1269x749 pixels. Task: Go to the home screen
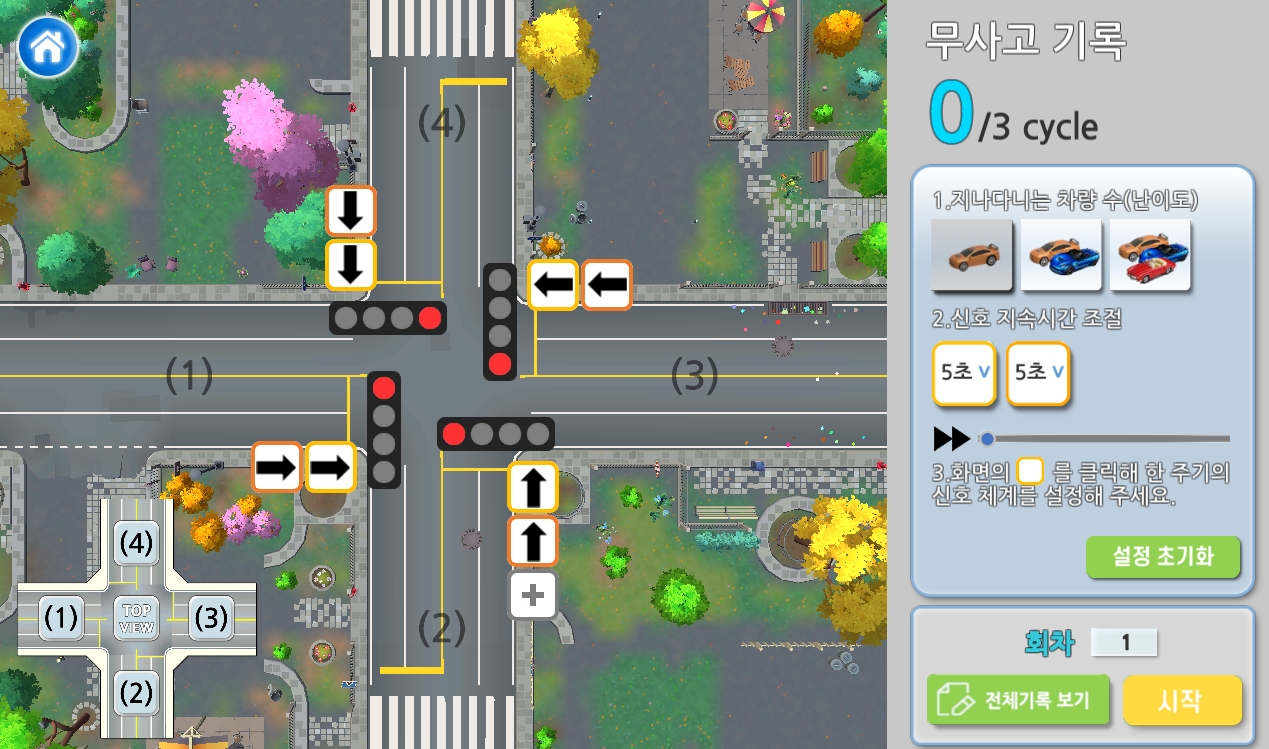47,47
